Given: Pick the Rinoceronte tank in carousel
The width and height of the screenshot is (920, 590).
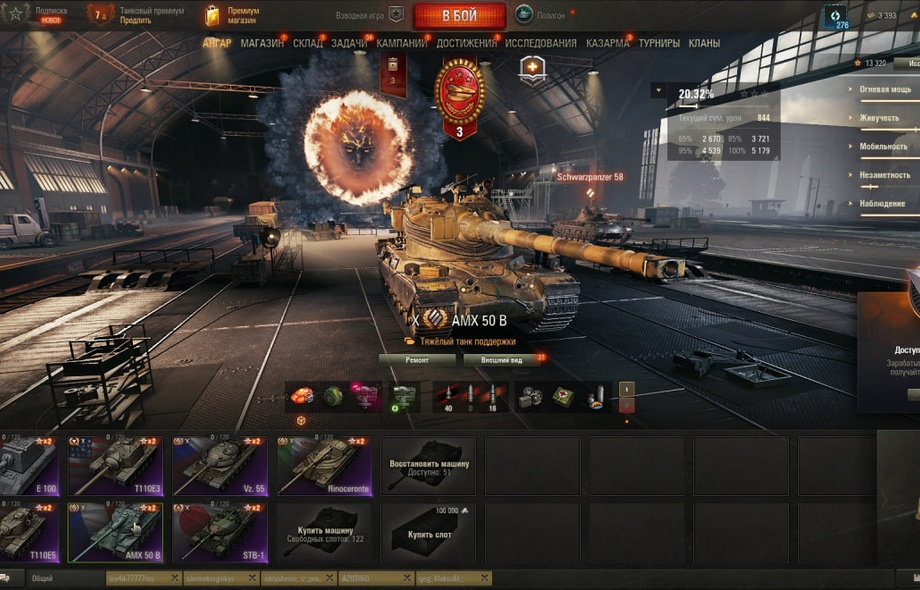Looking at the screenshot, I should point(323,464).
